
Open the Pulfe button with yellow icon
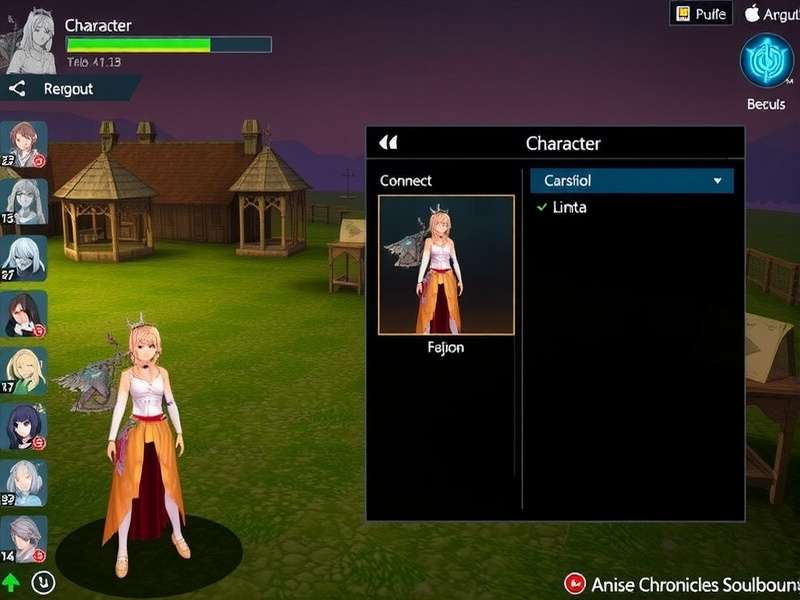[701, 14]
